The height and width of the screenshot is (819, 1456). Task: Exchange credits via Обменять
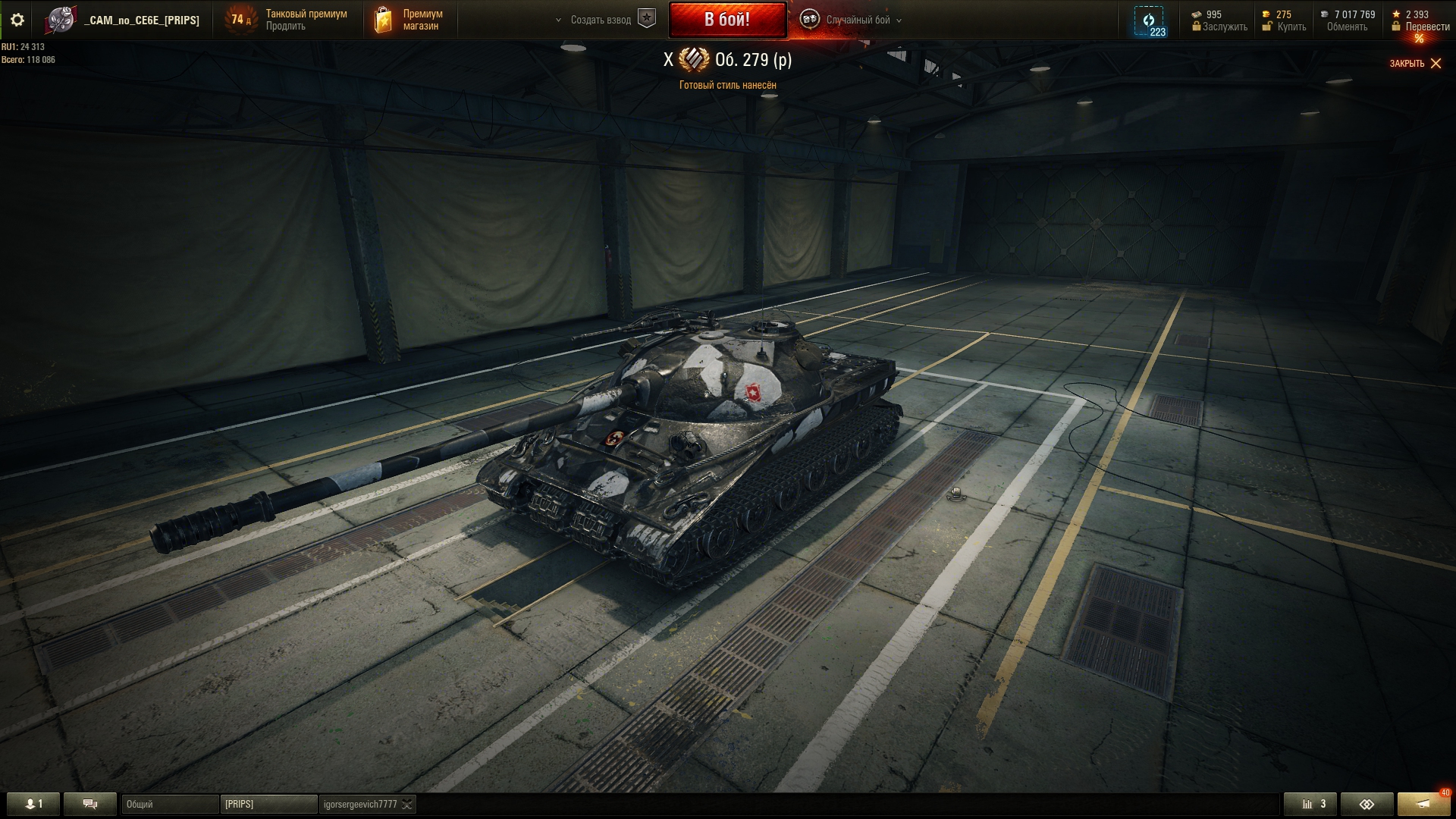click(x=1347, y=27)
